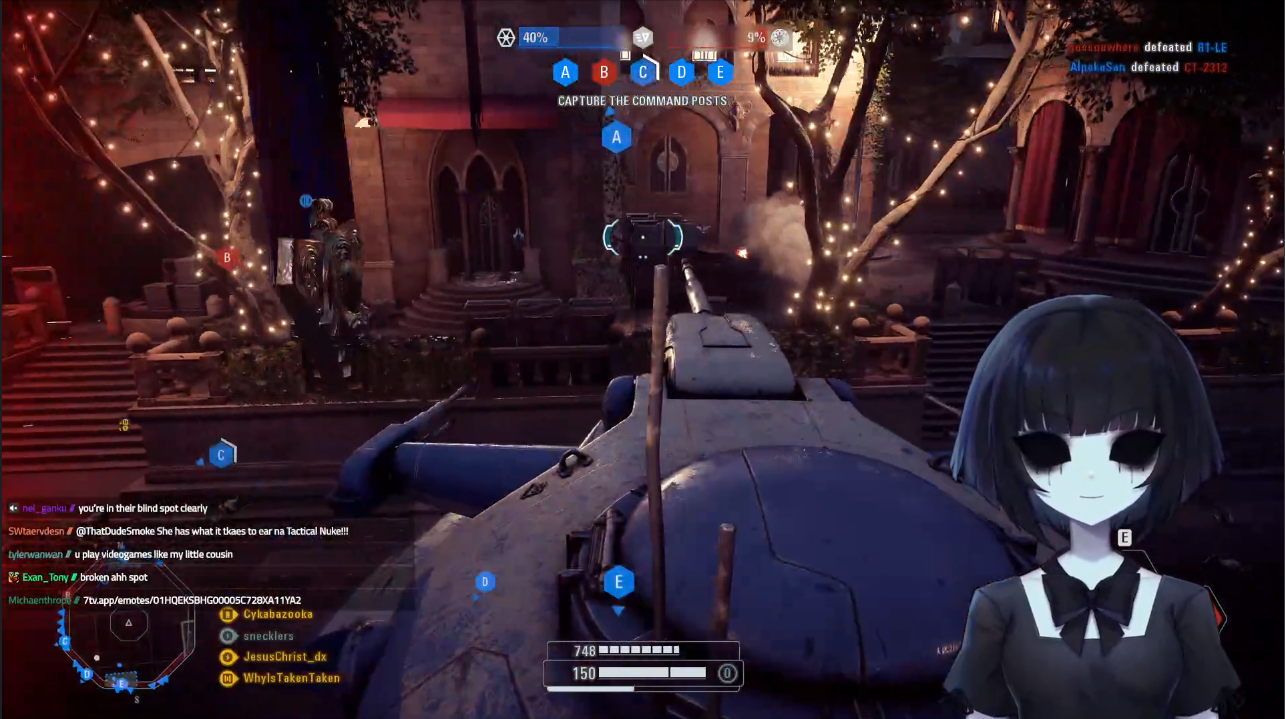This screenshot has width=1285, height=719.
Task: Click the grey game mode icon between score bars
Action: pos(643,38)
